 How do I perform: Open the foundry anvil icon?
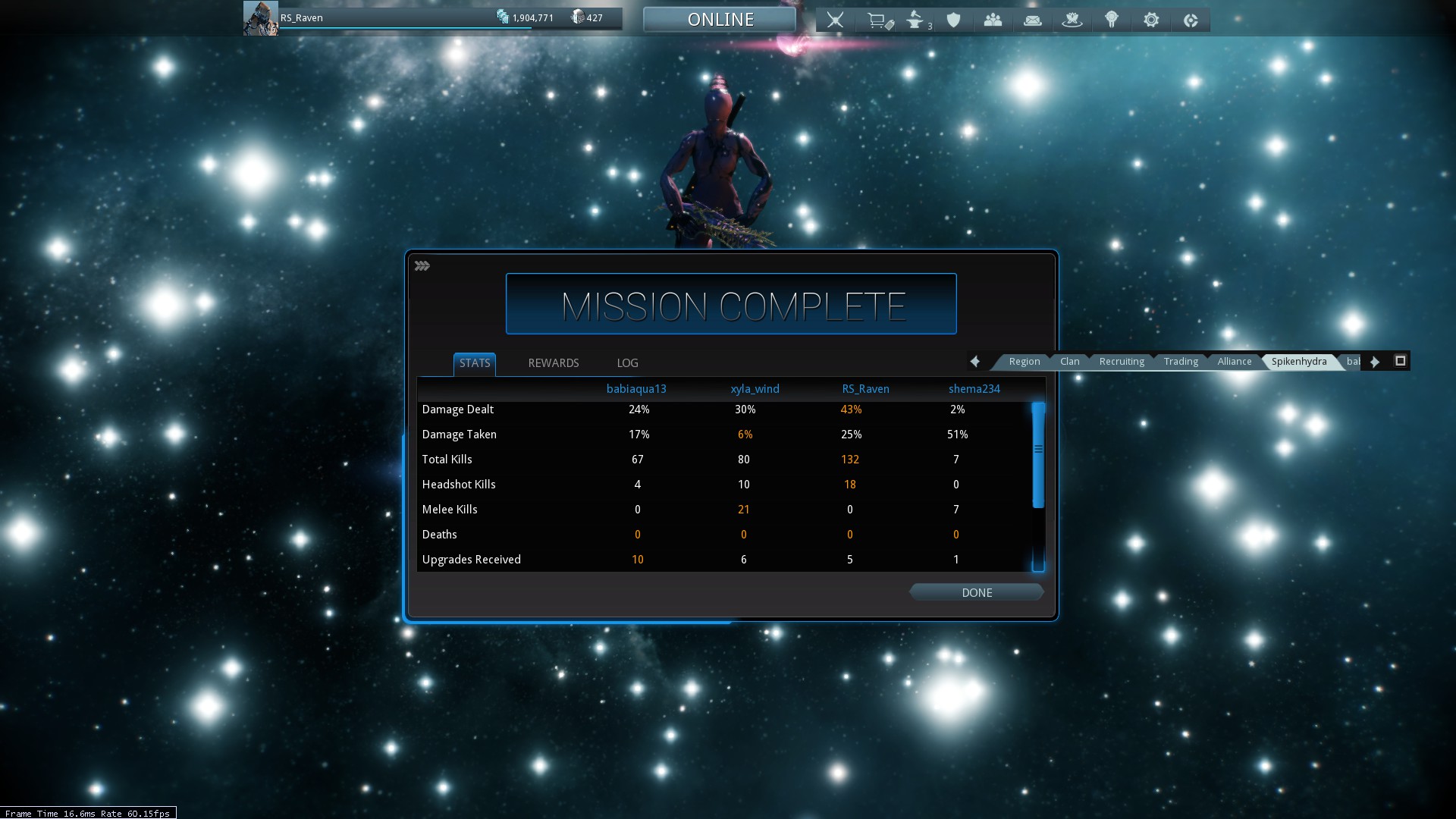916,20
